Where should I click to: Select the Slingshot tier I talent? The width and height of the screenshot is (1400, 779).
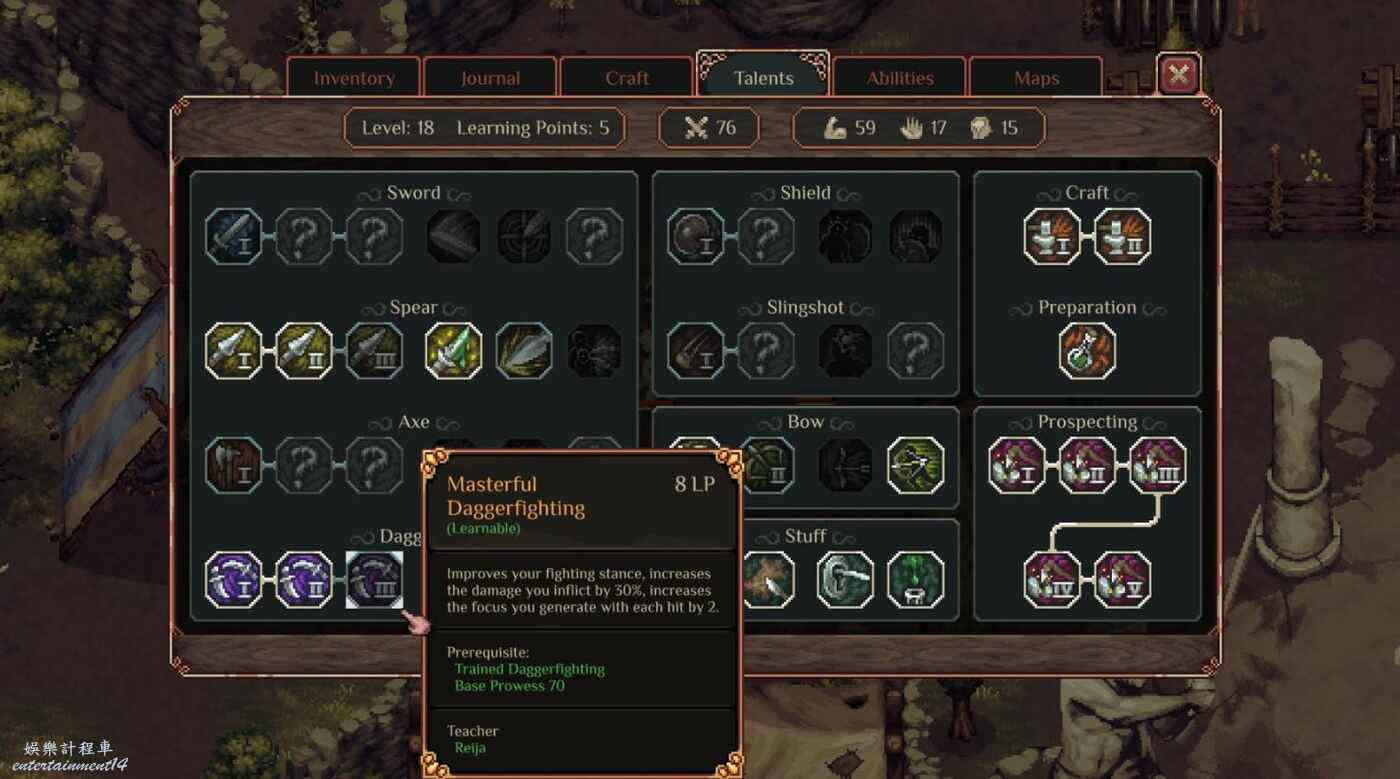click(696, 351)
